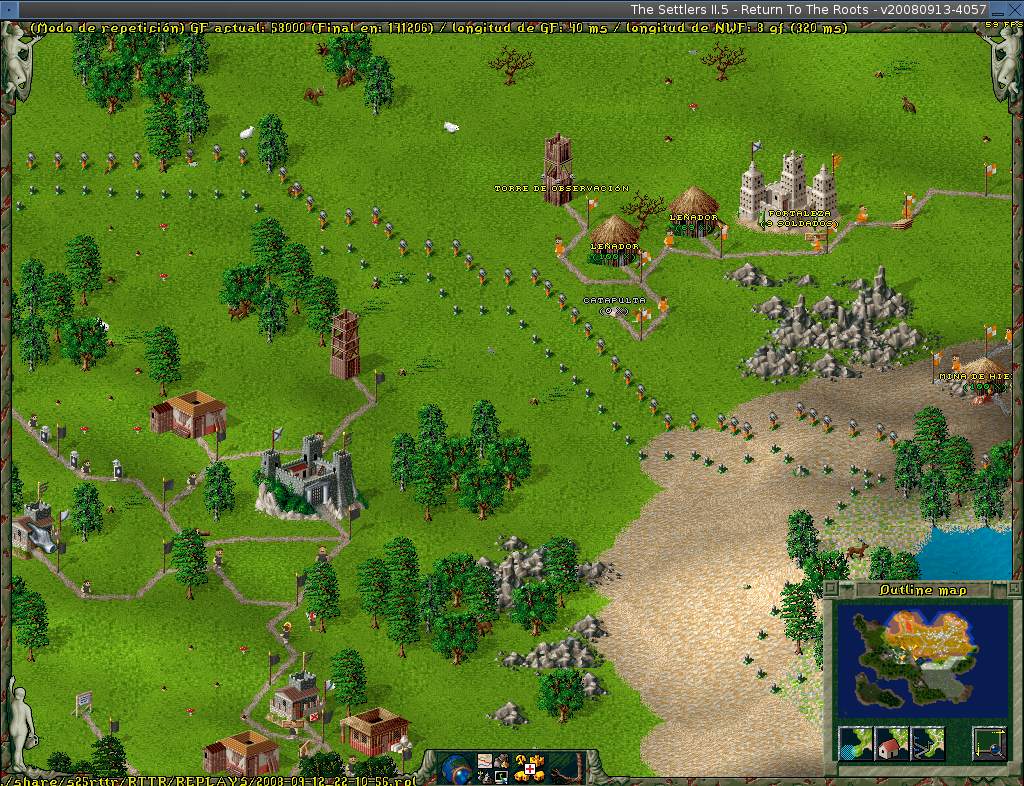Close the Outline map window
This screenshot has height=786, width=1024.
(831, 590)
